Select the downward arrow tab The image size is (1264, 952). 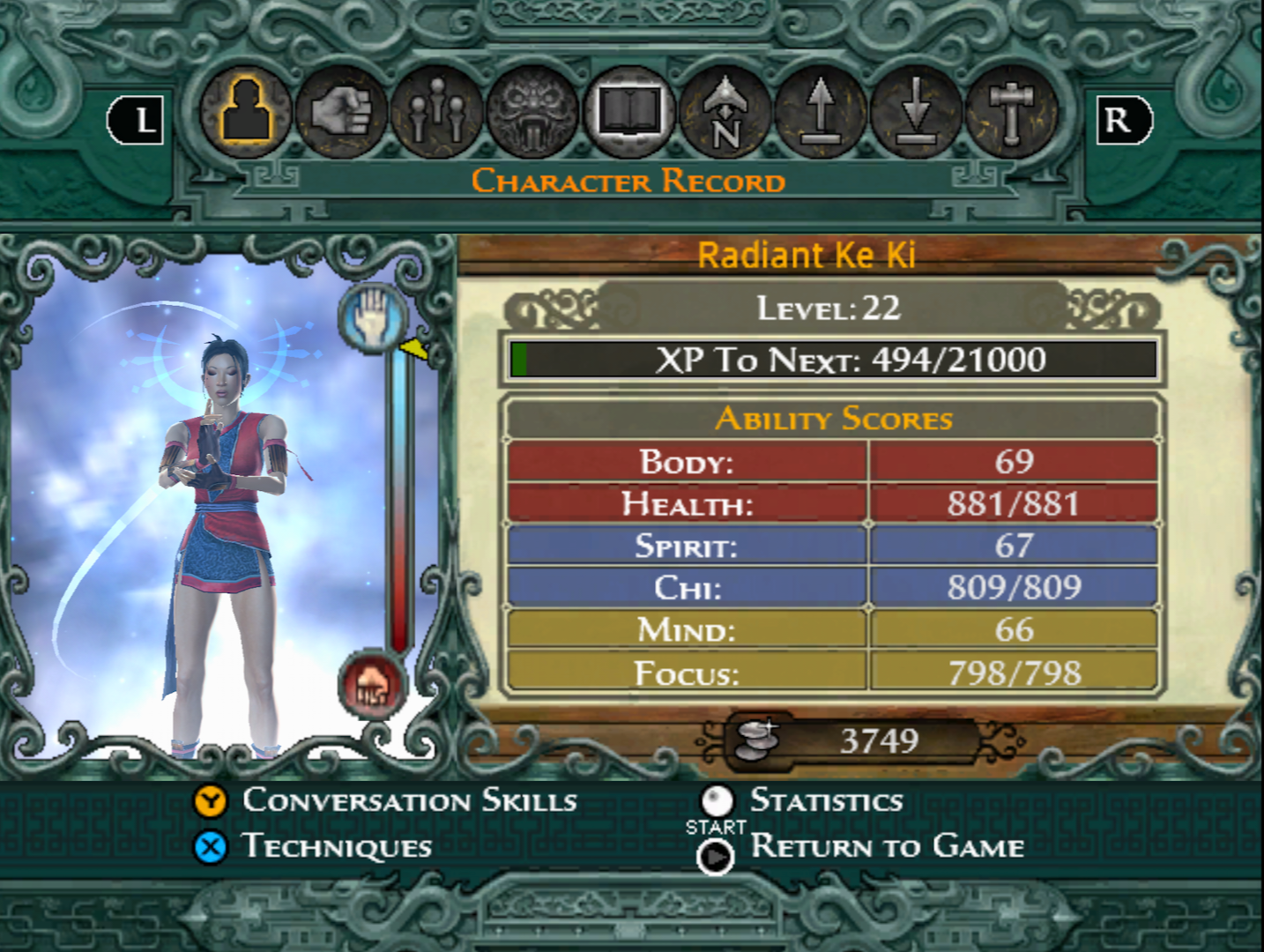click(916, 115)
